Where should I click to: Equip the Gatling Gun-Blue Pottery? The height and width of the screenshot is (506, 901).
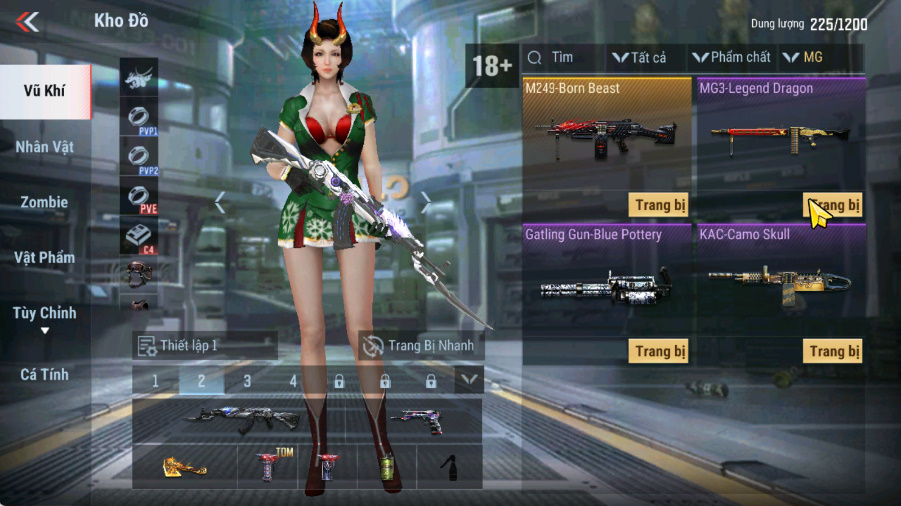click(659, 351)
